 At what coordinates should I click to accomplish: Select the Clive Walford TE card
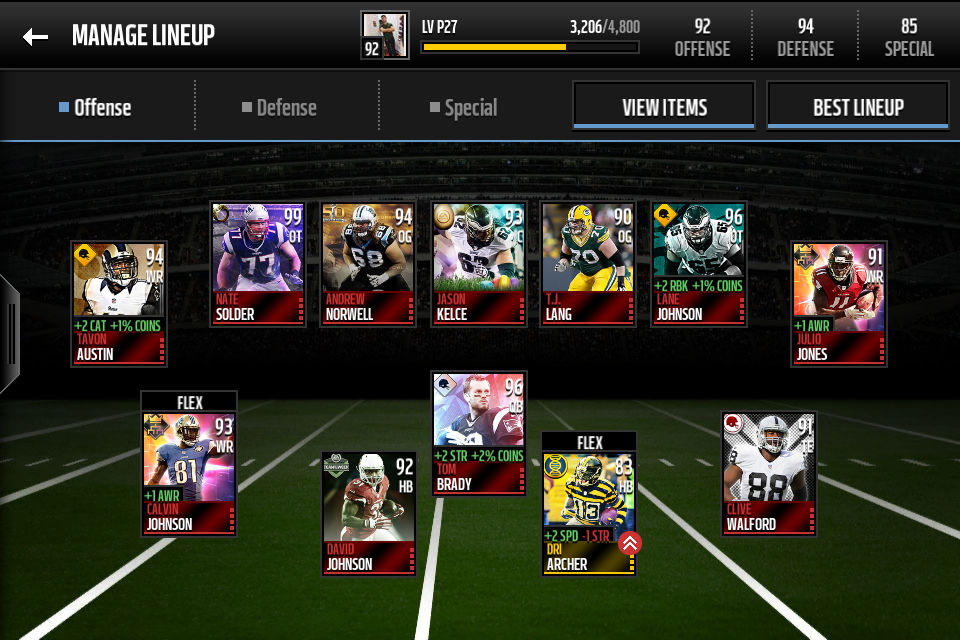pos(769,474)
